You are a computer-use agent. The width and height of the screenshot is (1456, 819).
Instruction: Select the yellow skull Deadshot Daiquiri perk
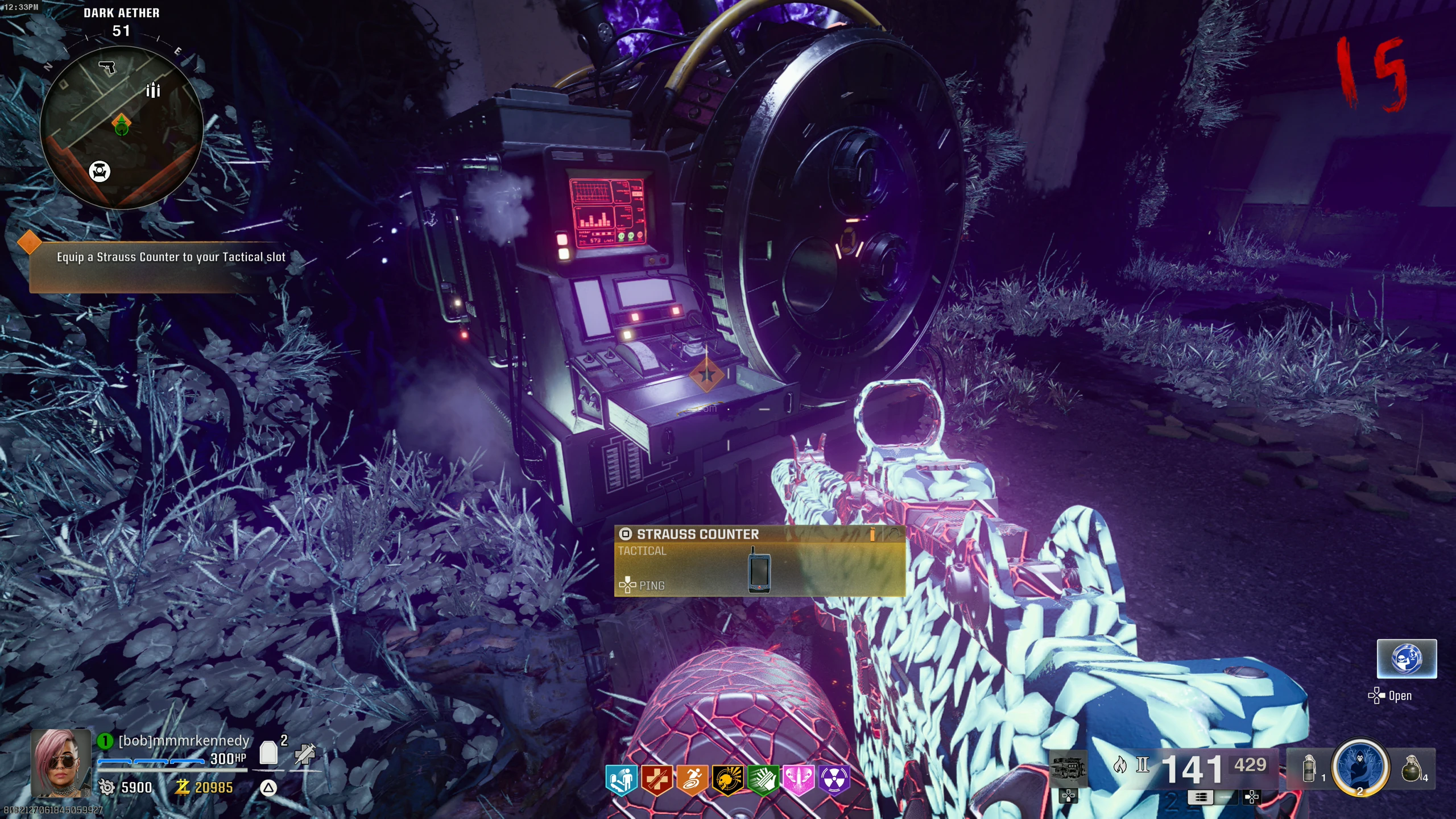click(727, 779)
